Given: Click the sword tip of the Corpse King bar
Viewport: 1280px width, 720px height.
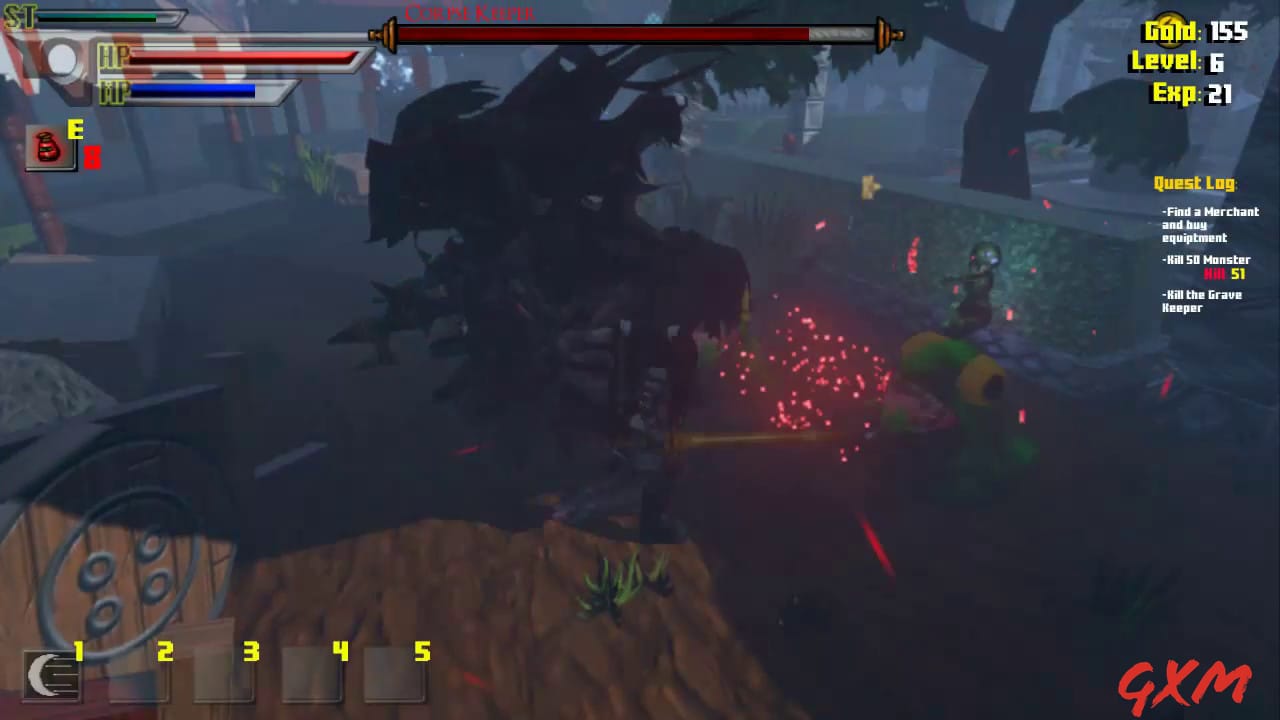Looking at the screenshot, I should click(893, 33).
